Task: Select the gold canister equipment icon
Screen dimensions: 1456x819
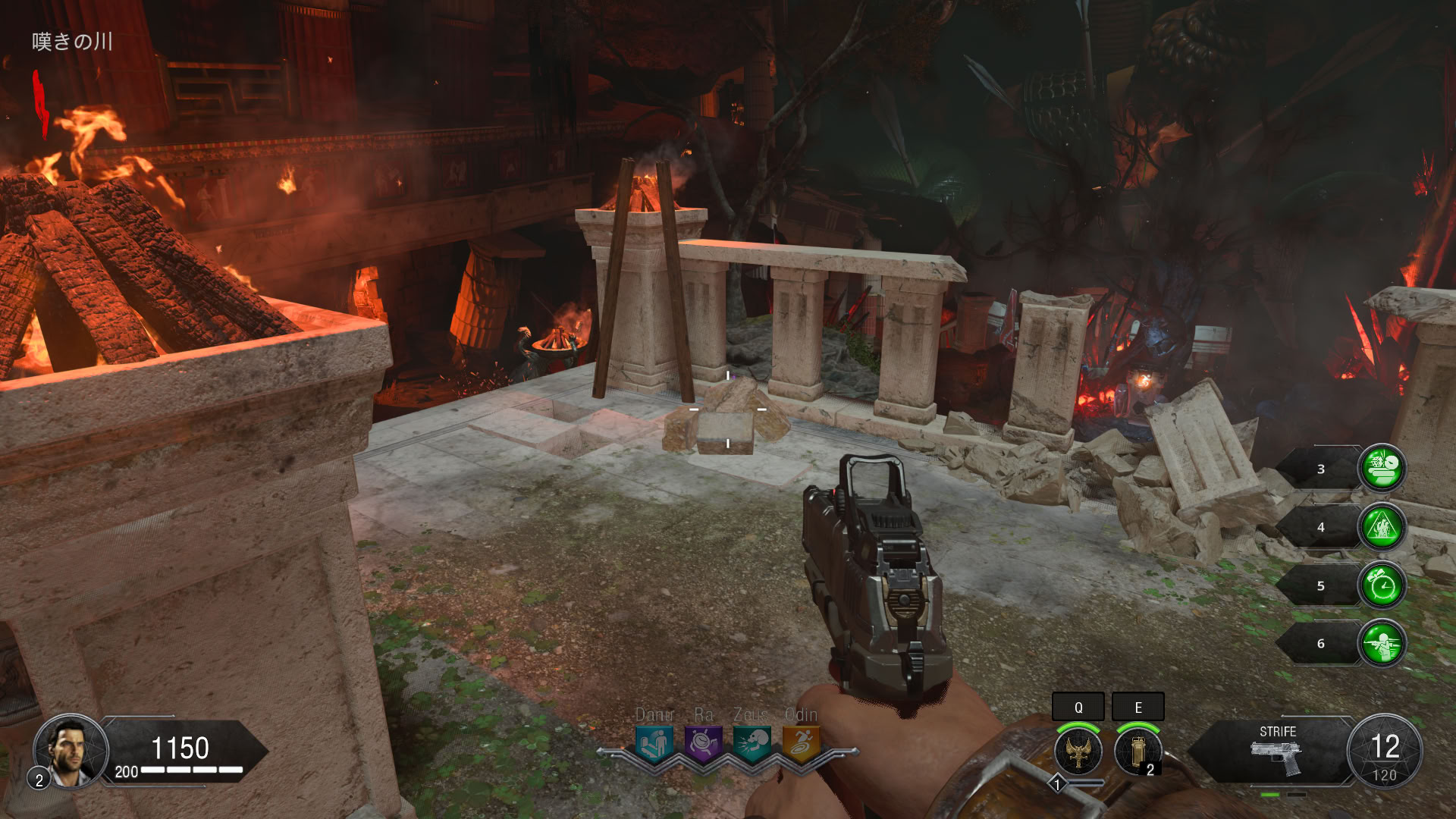Action: [1137, 752]
